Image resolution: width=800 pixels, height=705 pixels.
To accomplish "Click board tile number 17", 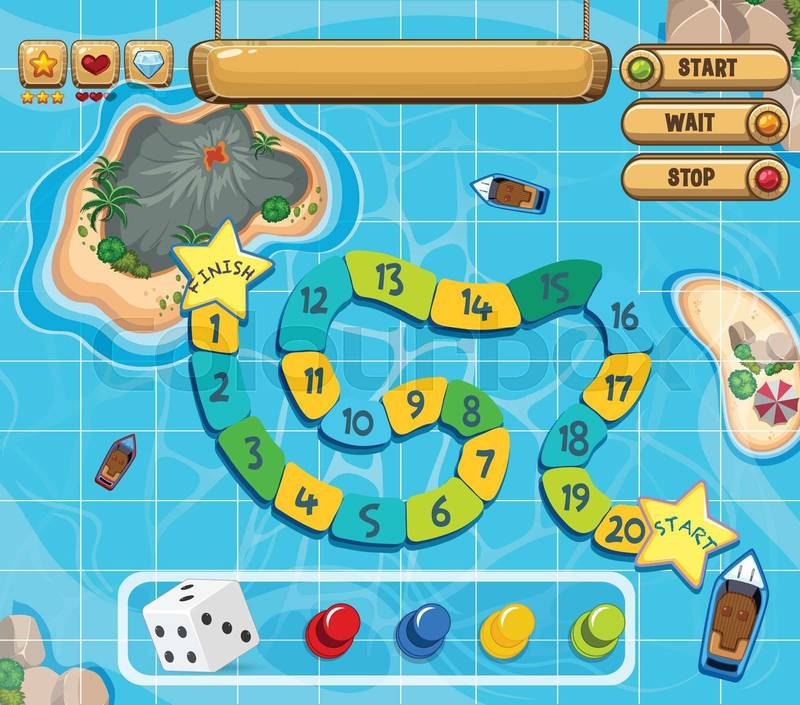I will pyautogui.click(x=617, y=386).
